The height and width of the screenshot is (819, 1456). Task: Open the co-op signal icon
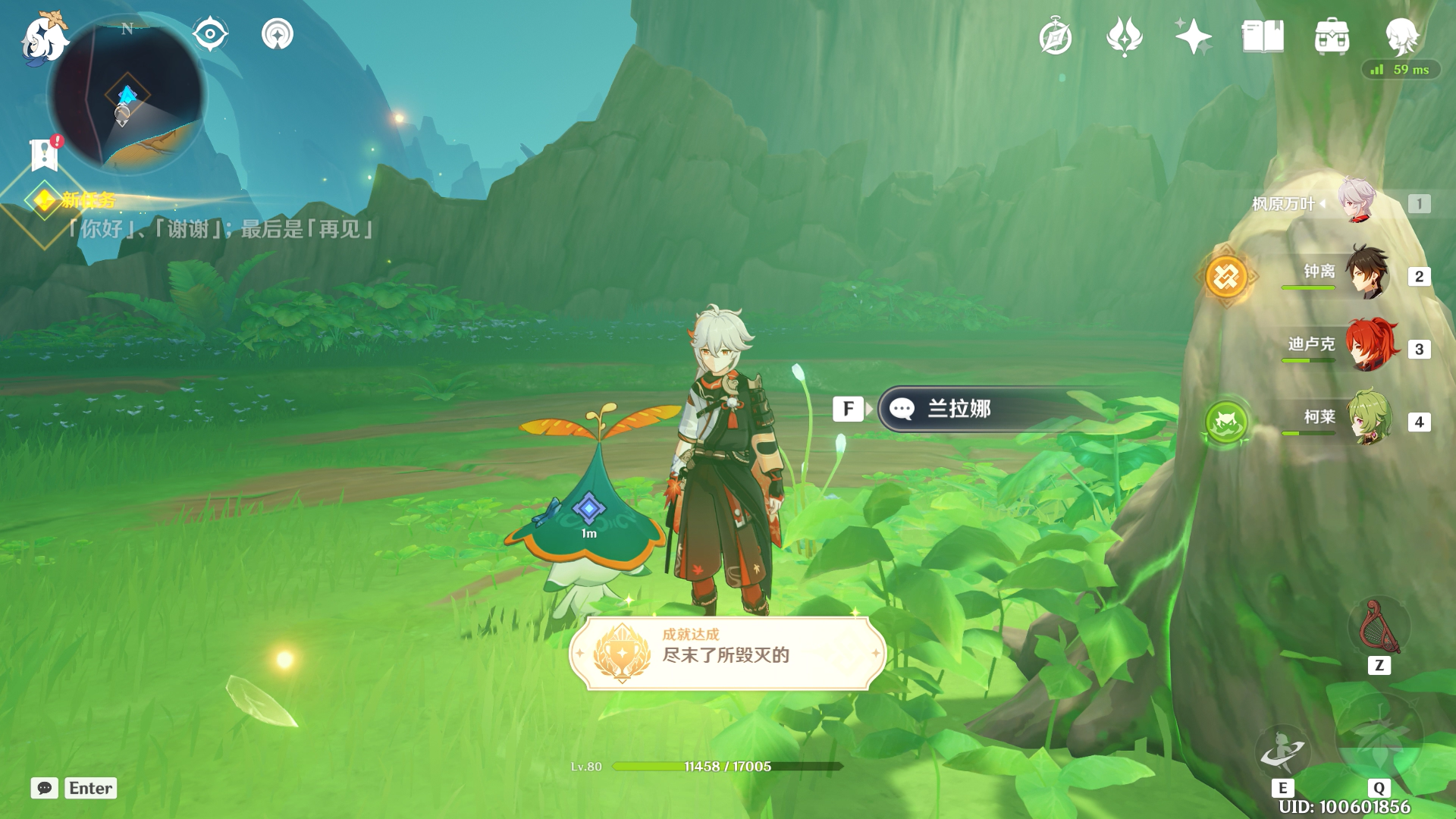(278, 34)
